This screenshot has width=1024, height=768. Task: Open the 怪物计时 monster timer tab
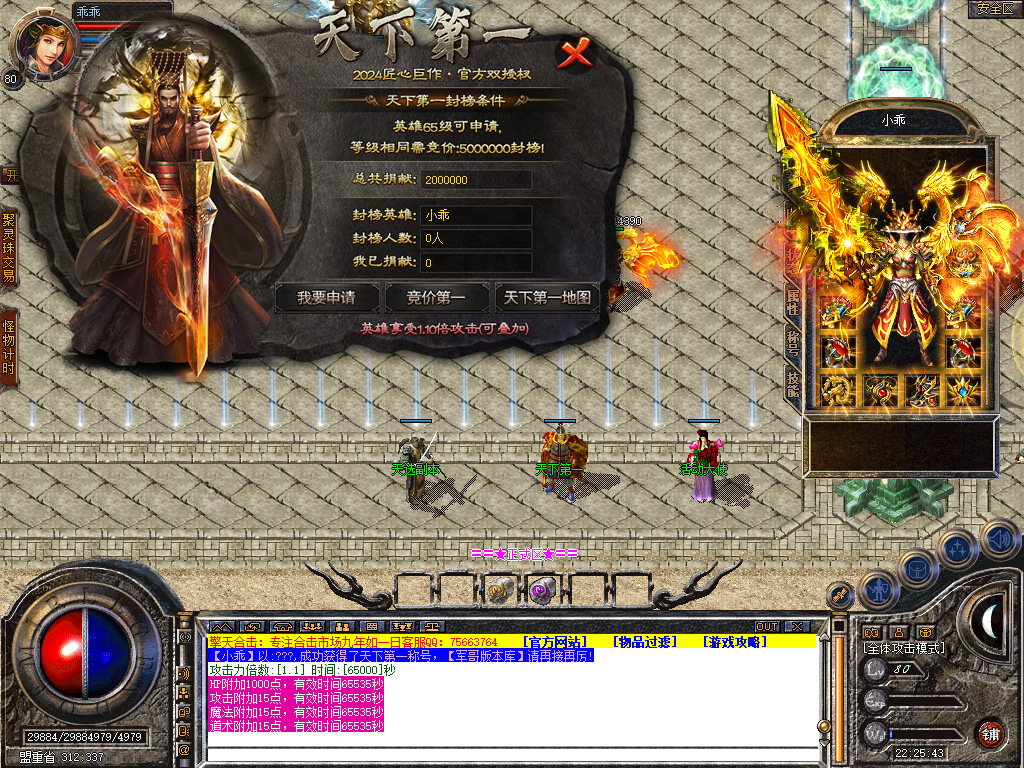(x=9, y=347)
